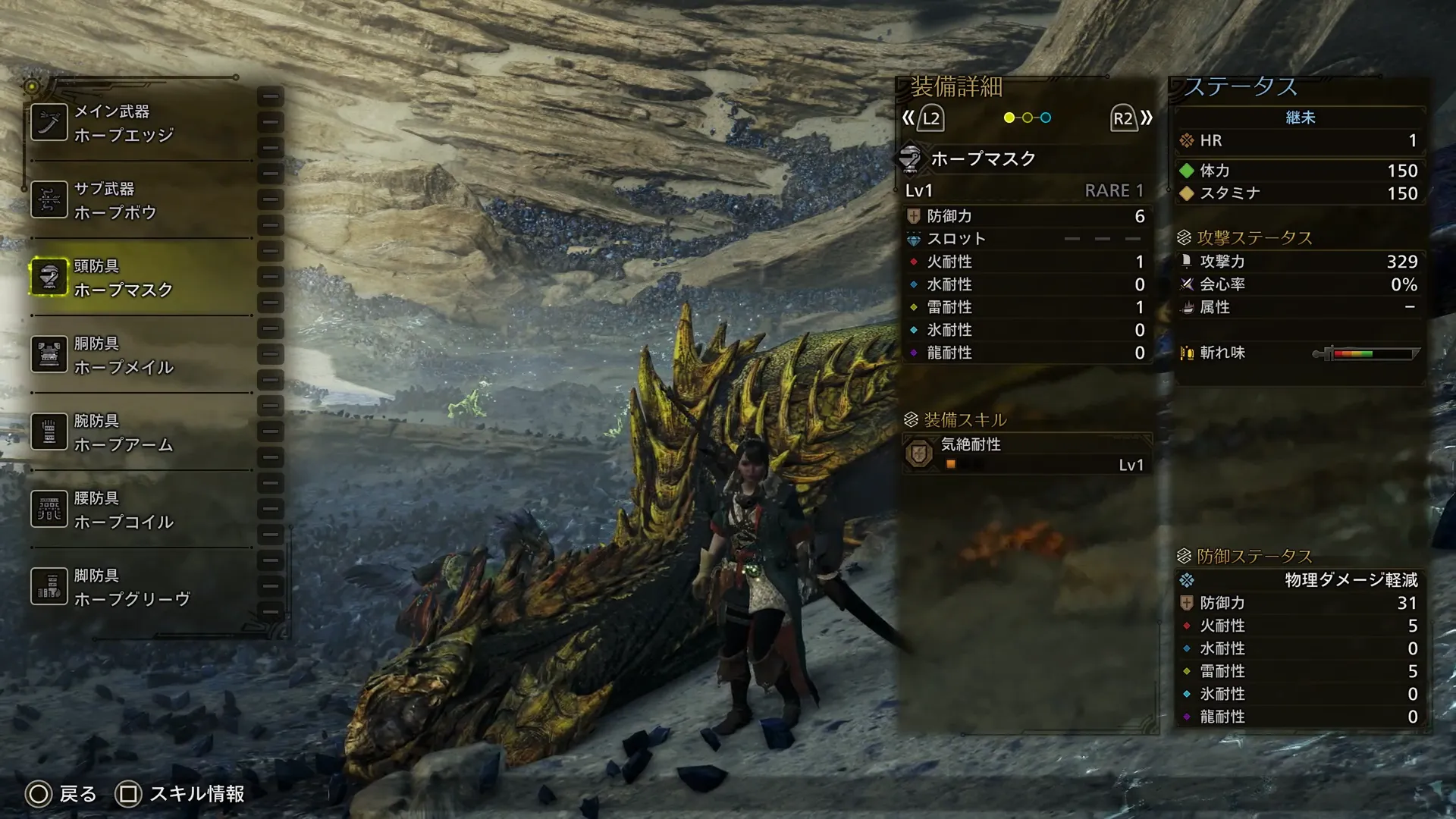Open the chest armor ホープメイル slot
The width and height of the screenshot is (1456, 819).
click(140, 355)
